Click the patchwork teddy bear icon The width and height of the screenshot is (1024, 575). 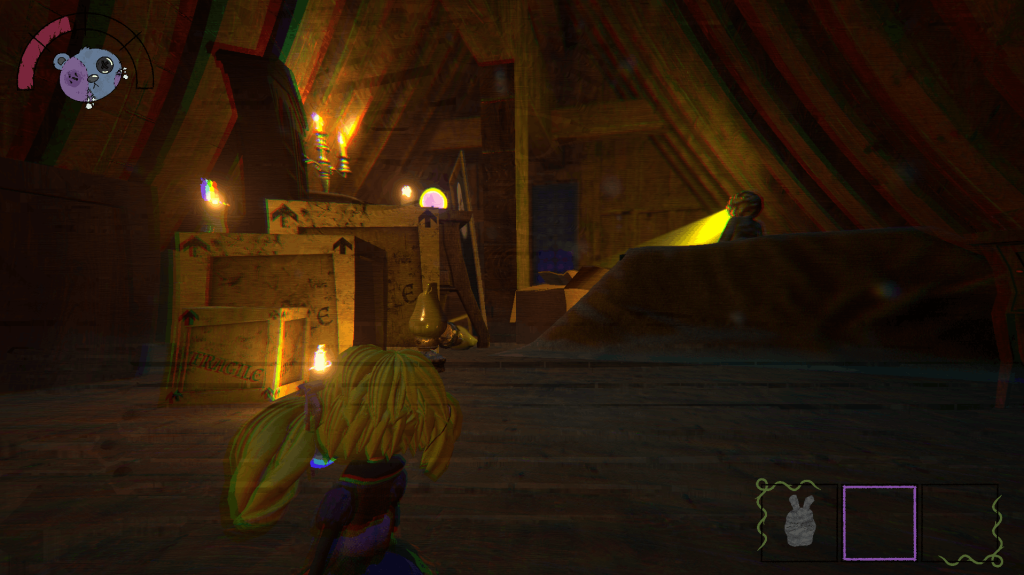[x=88, y=73]
